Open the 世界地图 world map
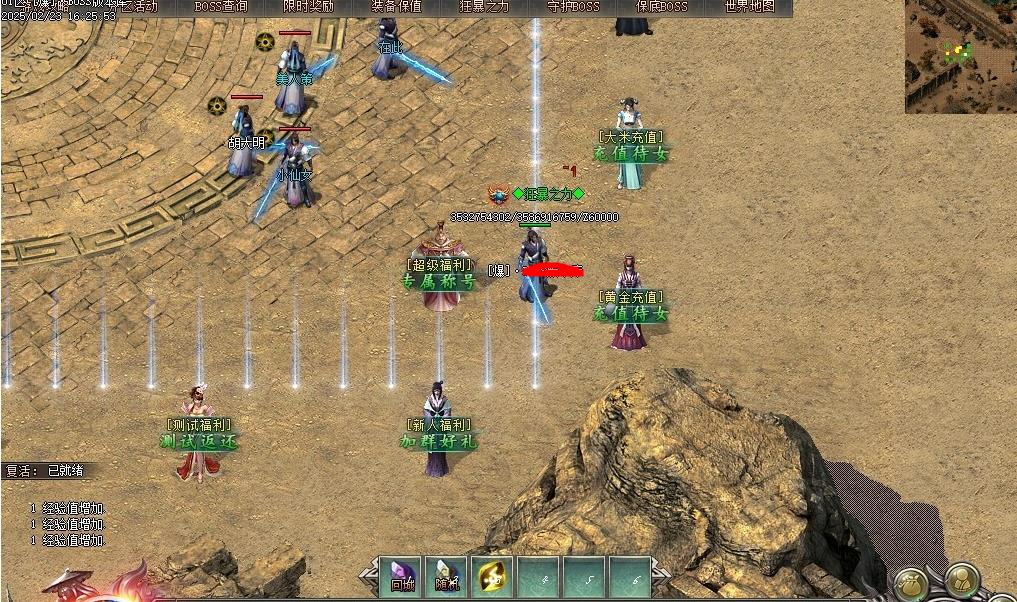 [749, 7]
